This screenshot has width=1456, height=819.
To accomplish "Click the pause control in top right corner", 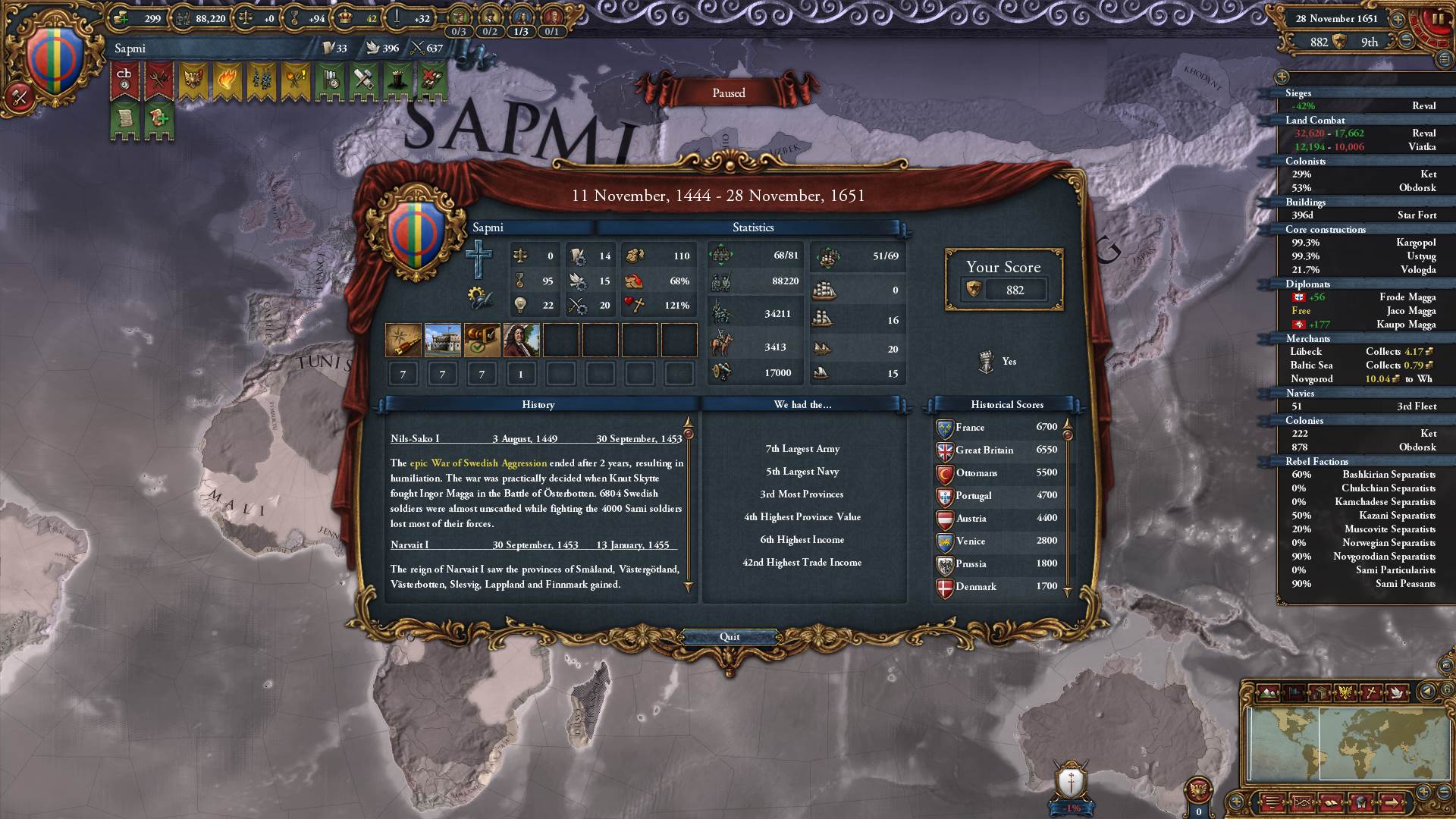I will point(1438,19).
